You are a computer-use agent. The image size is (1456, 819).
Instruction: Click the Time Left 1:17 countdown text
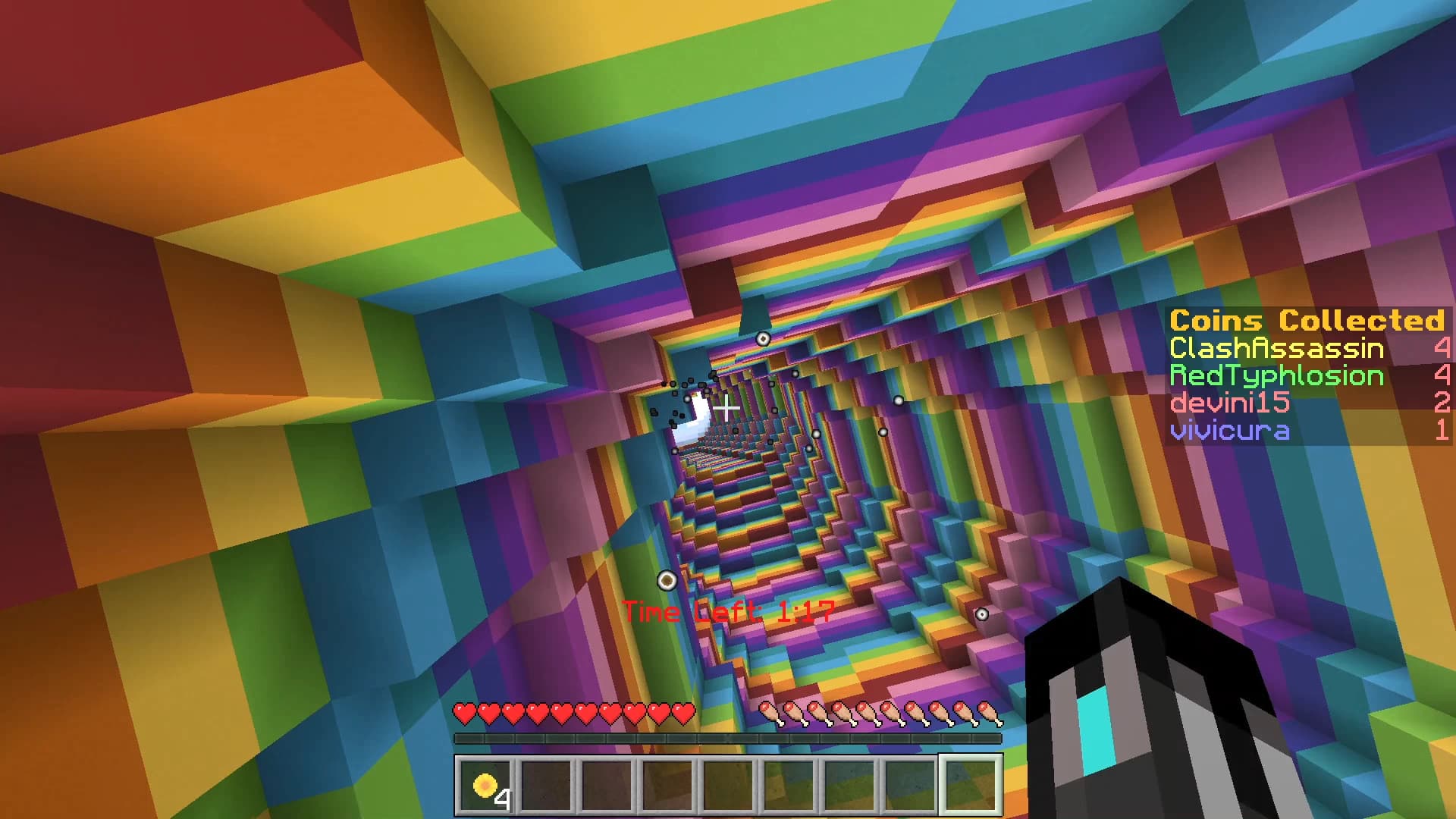coord(730,611)
